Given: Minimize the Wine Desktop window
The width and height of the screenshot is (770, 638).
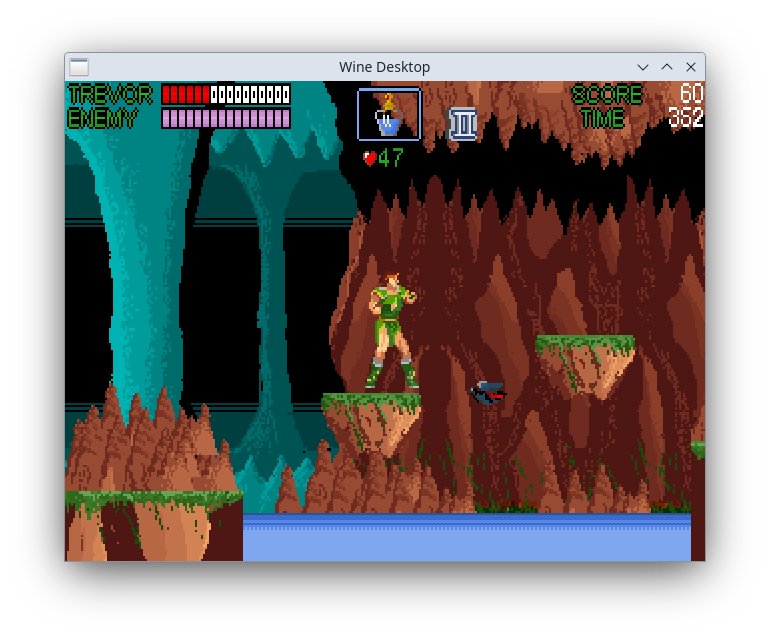Looking at the screenshot, I should [643, 67].
